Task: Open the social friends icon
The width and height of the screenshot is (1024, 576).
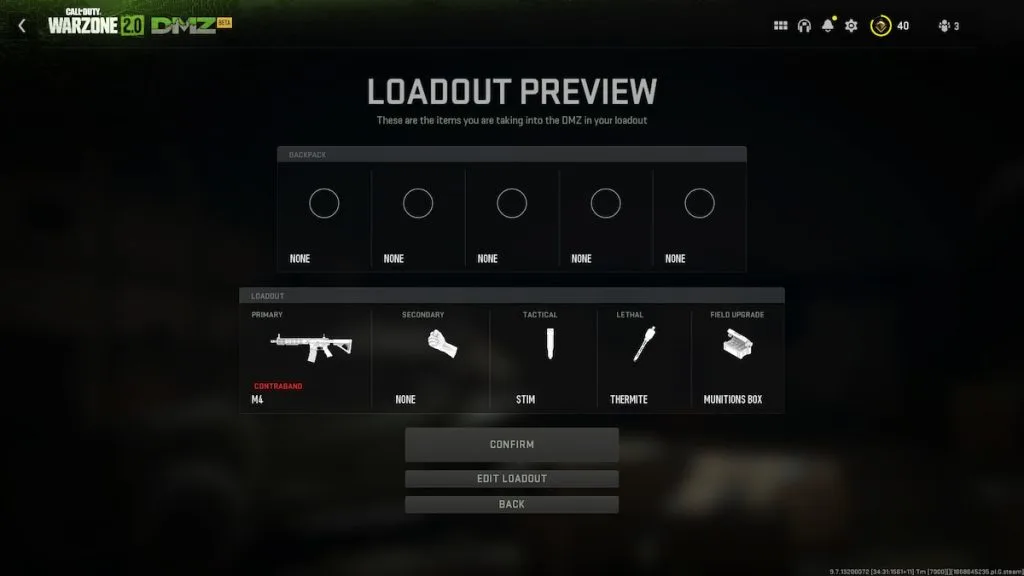Action: click(x=943, y=26)
